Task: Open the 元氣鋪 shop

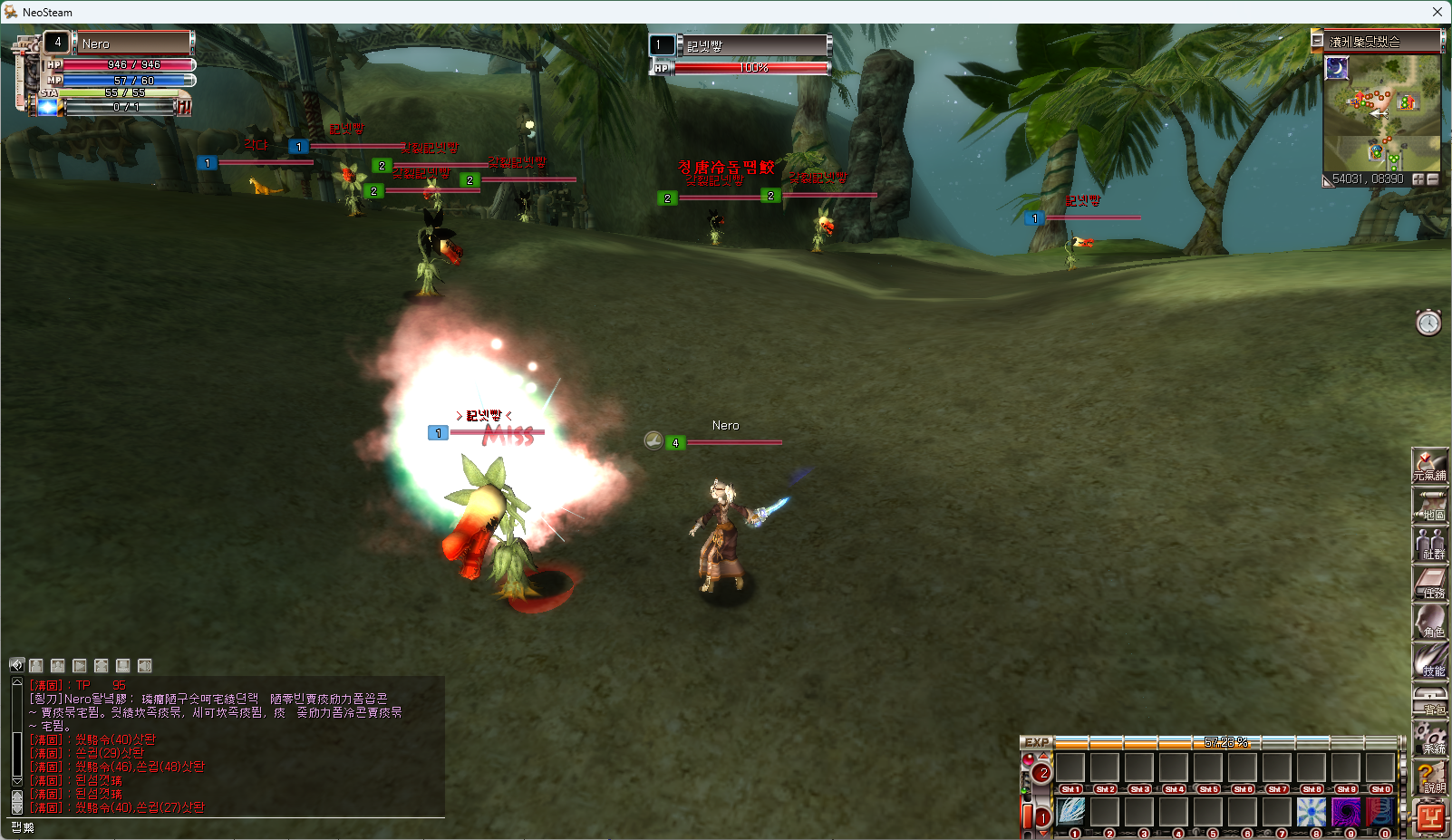Action: (1429, 466)
